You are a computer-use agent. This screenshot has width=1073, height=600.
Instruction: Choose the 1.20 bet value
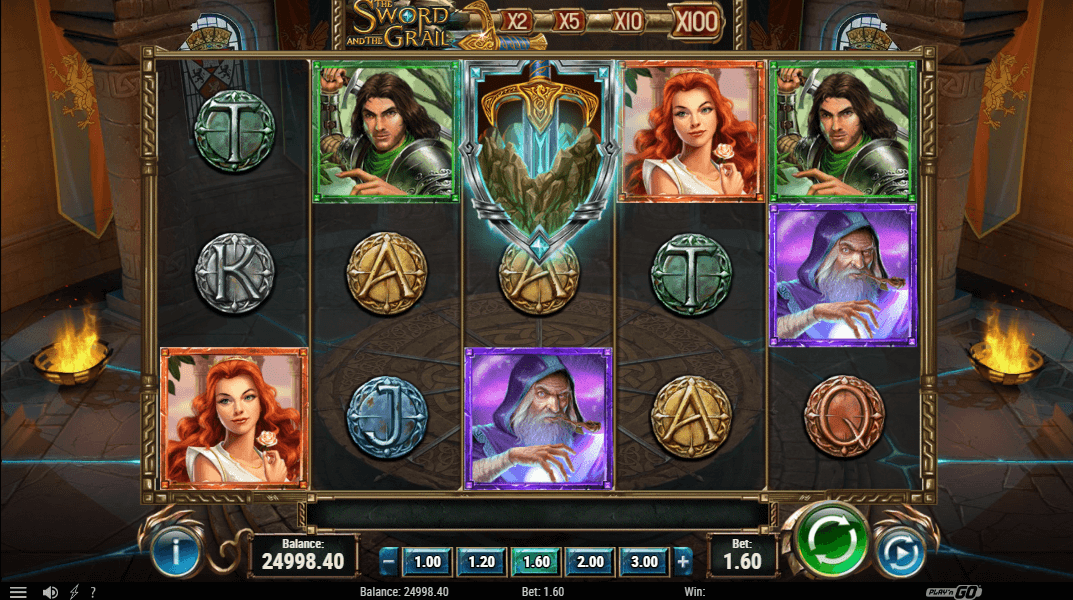pos(481,562)
